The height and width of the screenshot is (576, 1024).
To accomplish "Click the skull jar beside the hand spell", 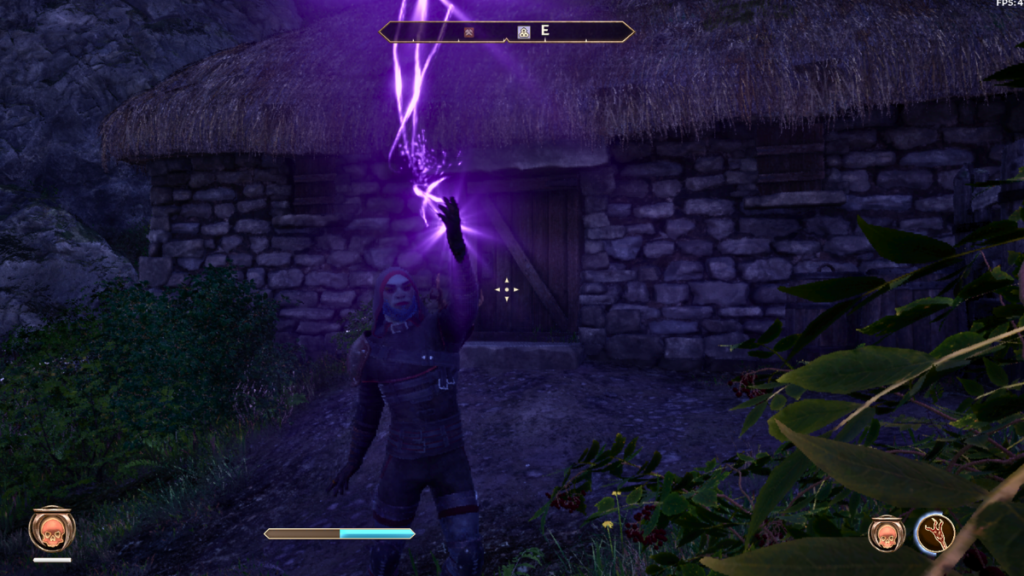I will (x=886, y=533).
